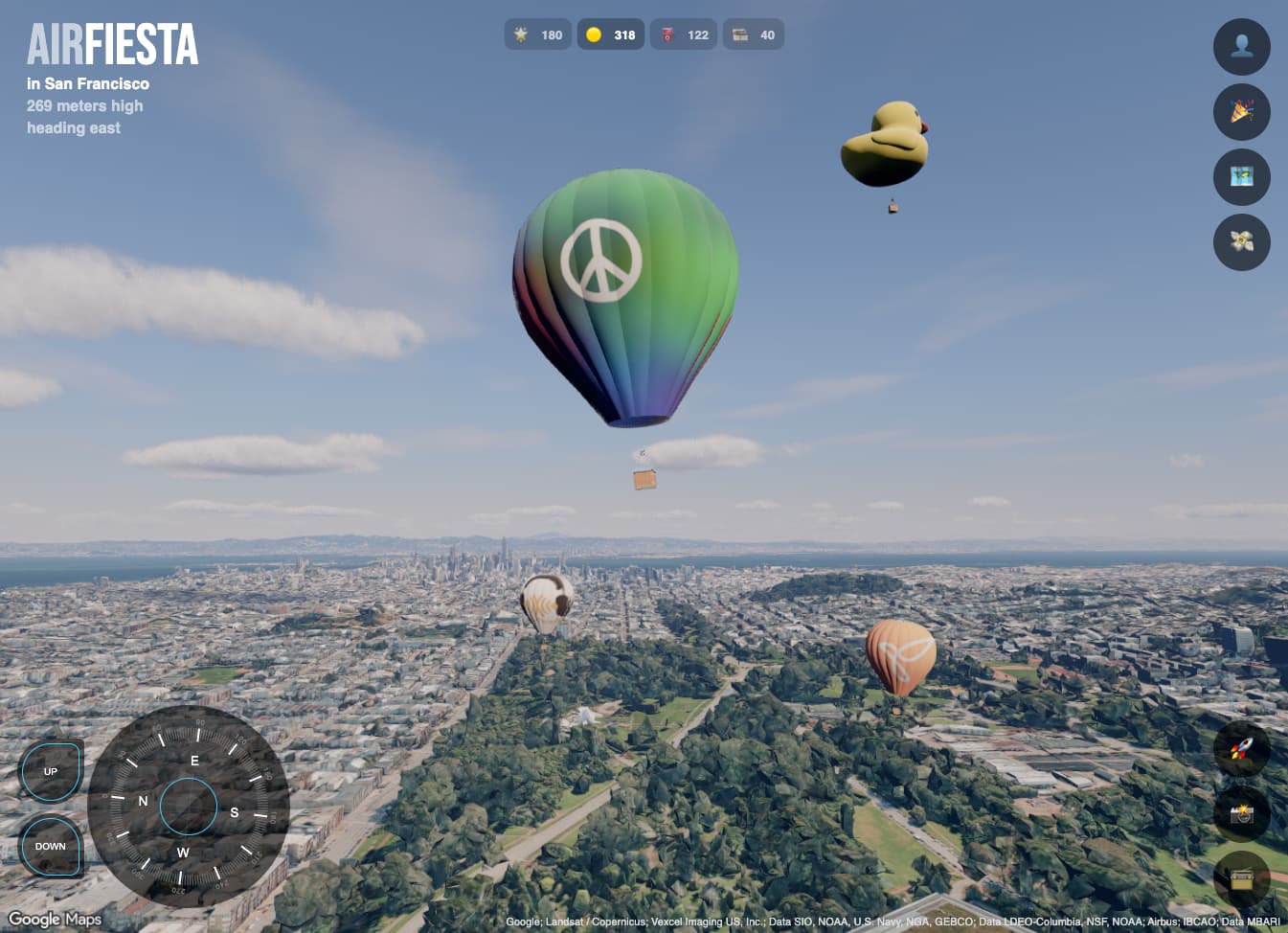Viewport: 1288px width, 933px height.
Task: Click the compass steering dial
Action: coord(188,807)
